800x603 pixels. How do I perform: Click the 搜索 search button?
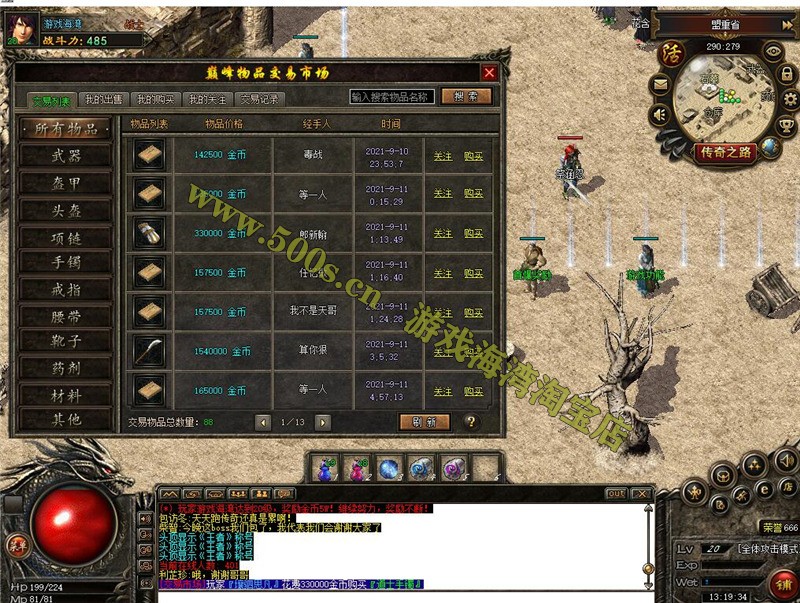465,97
